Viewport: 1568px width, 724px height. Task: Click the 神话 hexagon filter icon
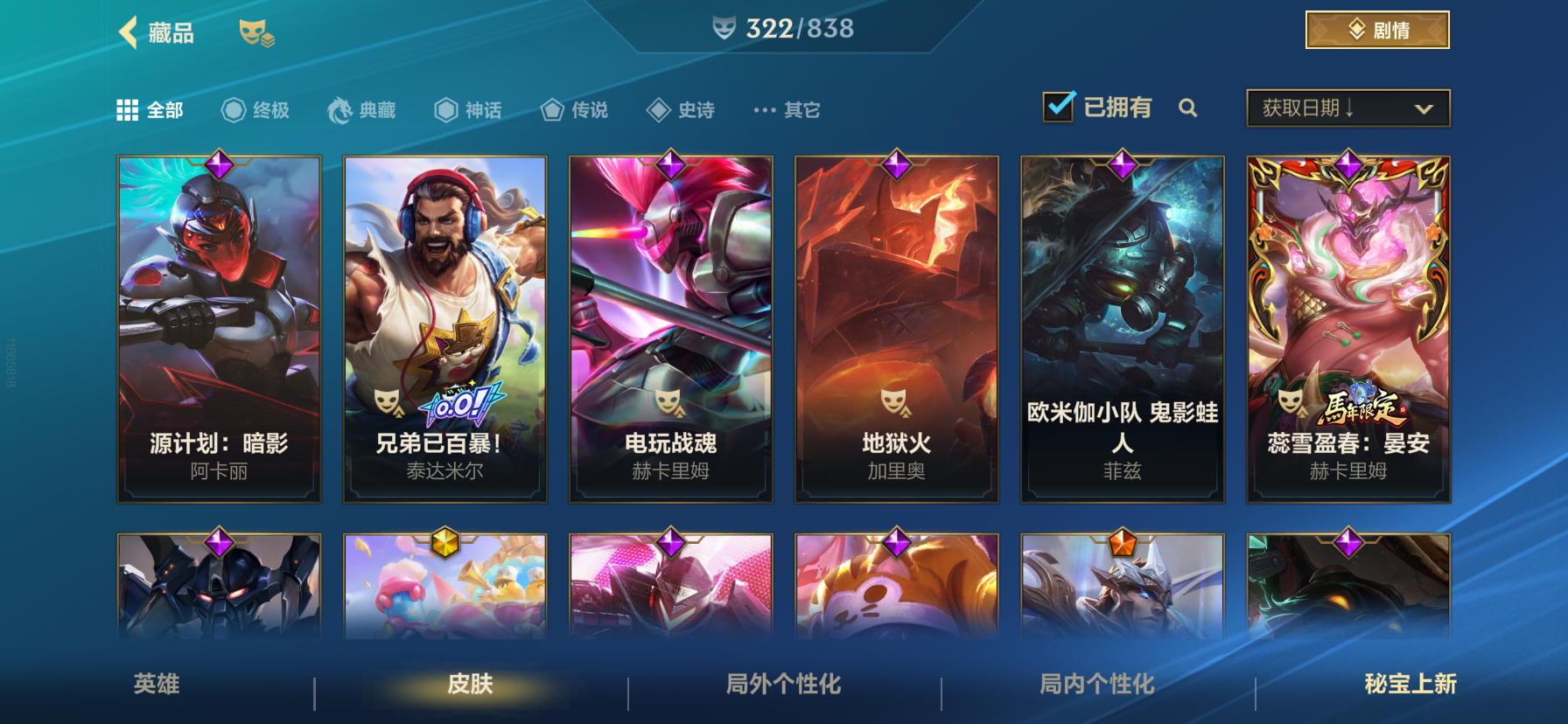tap(444, 110)
